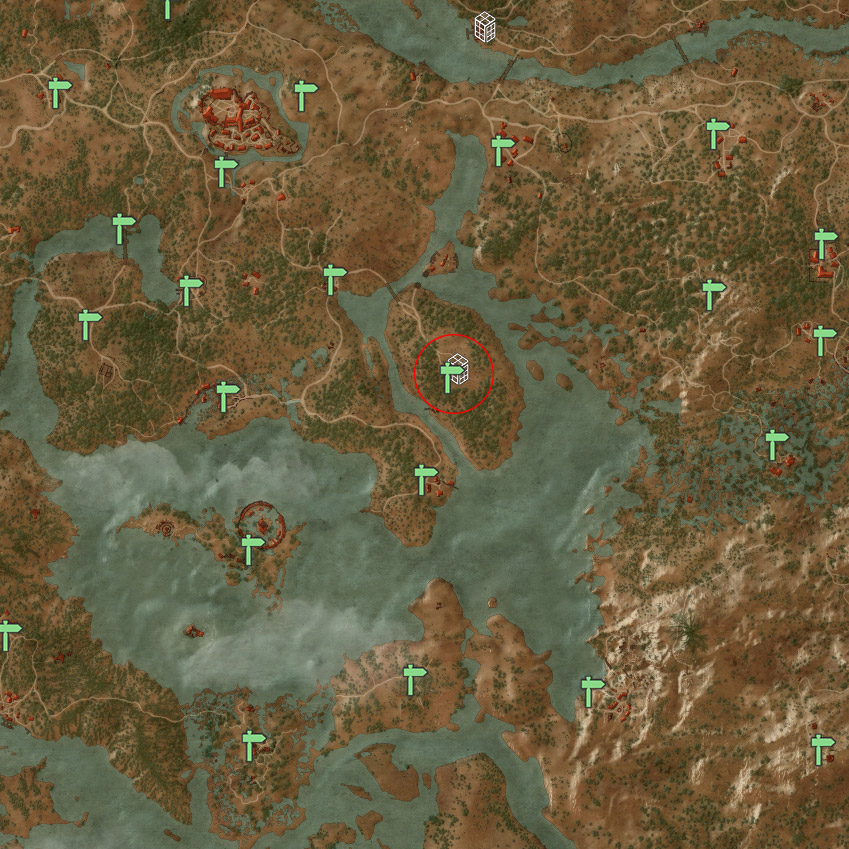The width and height of the screenshot is (849, 849).
Task: Select the signpost in the eastern flooded swamp
Action: tap(775, 444)
